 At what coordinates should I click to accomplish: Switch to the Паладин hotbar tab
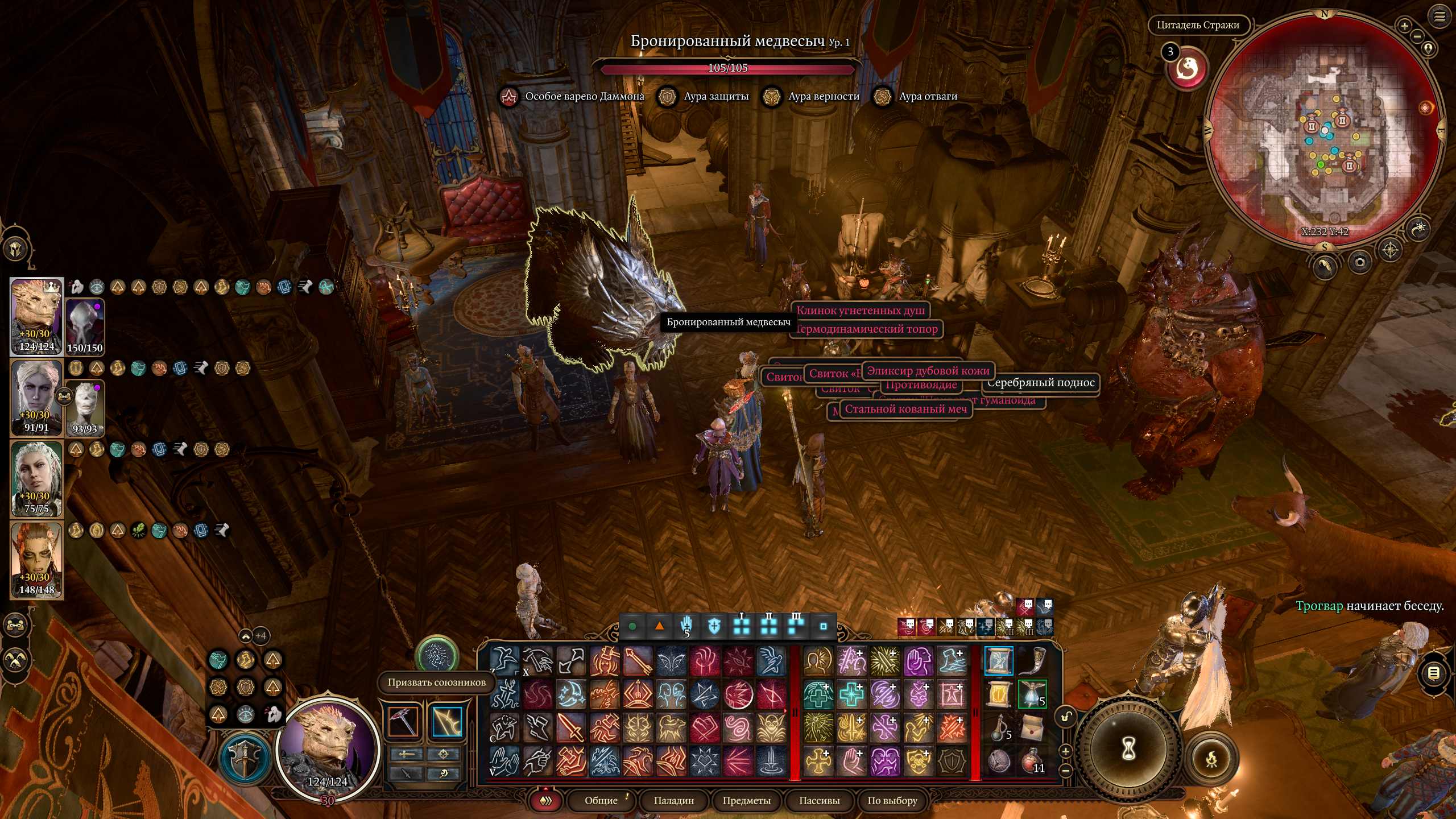coord(673,800)
